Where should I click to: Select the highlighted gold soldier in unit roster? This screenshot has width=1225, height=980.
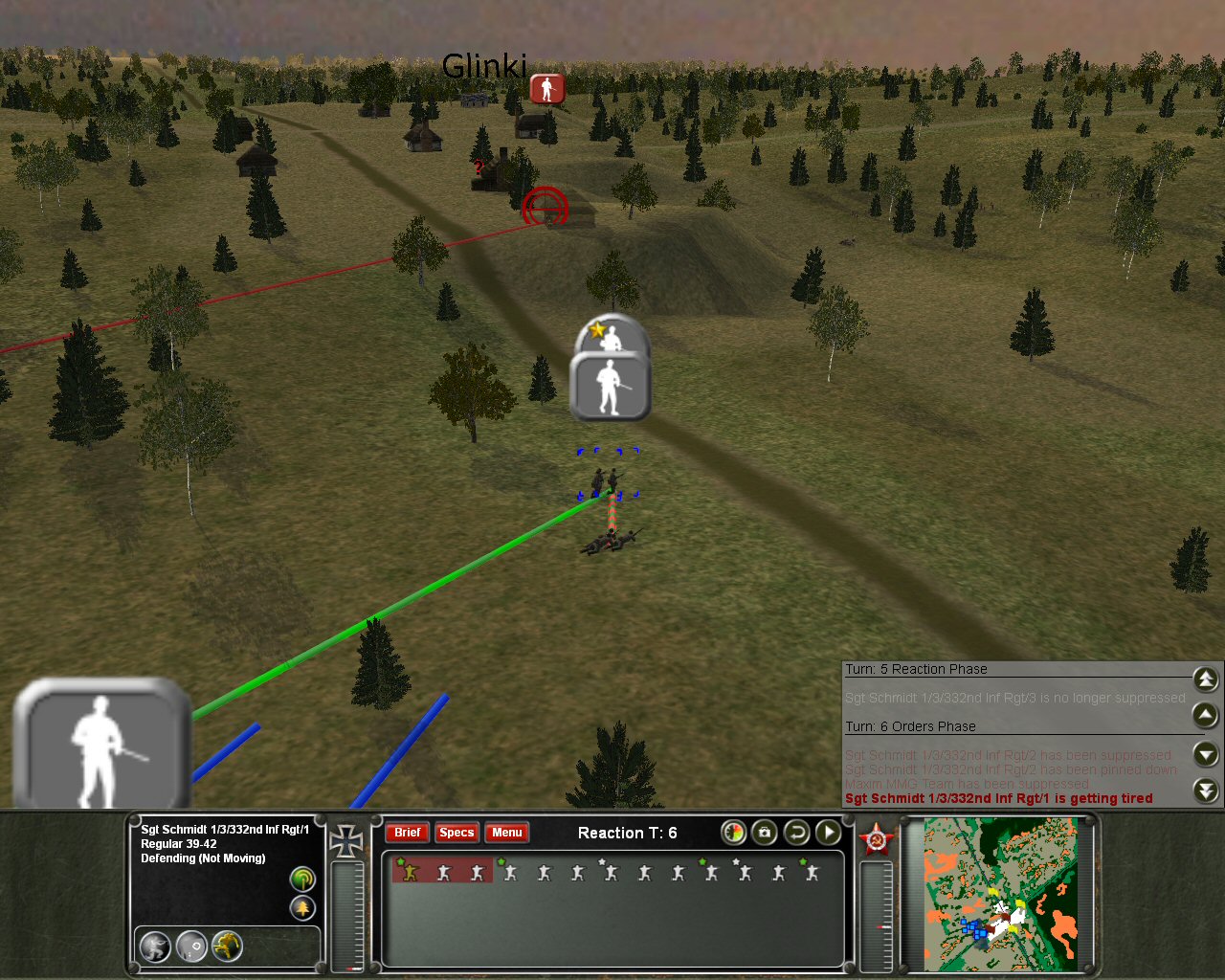(410, 872)
